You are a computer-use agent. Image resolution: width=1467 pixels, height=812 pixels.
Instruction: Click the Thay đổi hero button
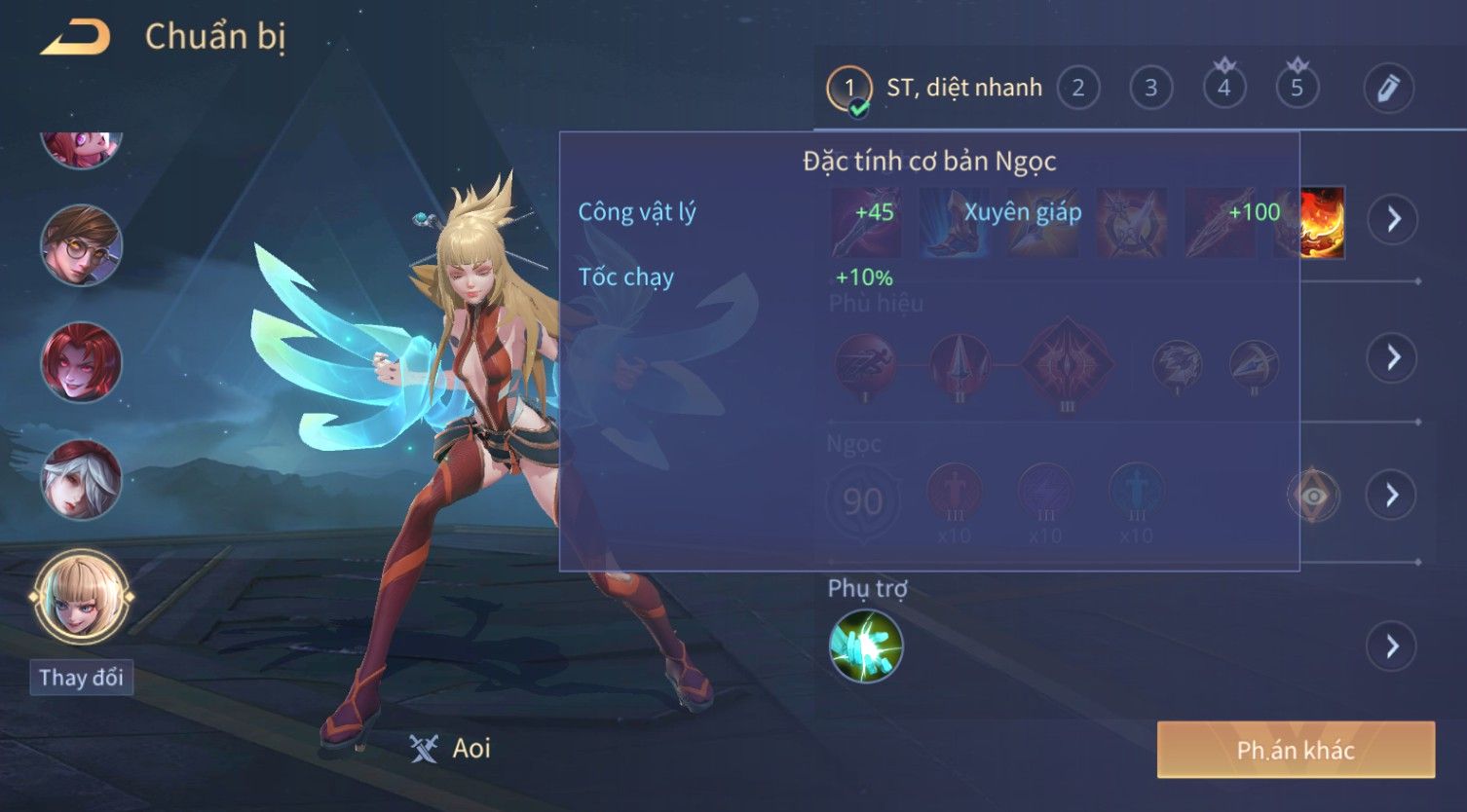coord(81,678)
